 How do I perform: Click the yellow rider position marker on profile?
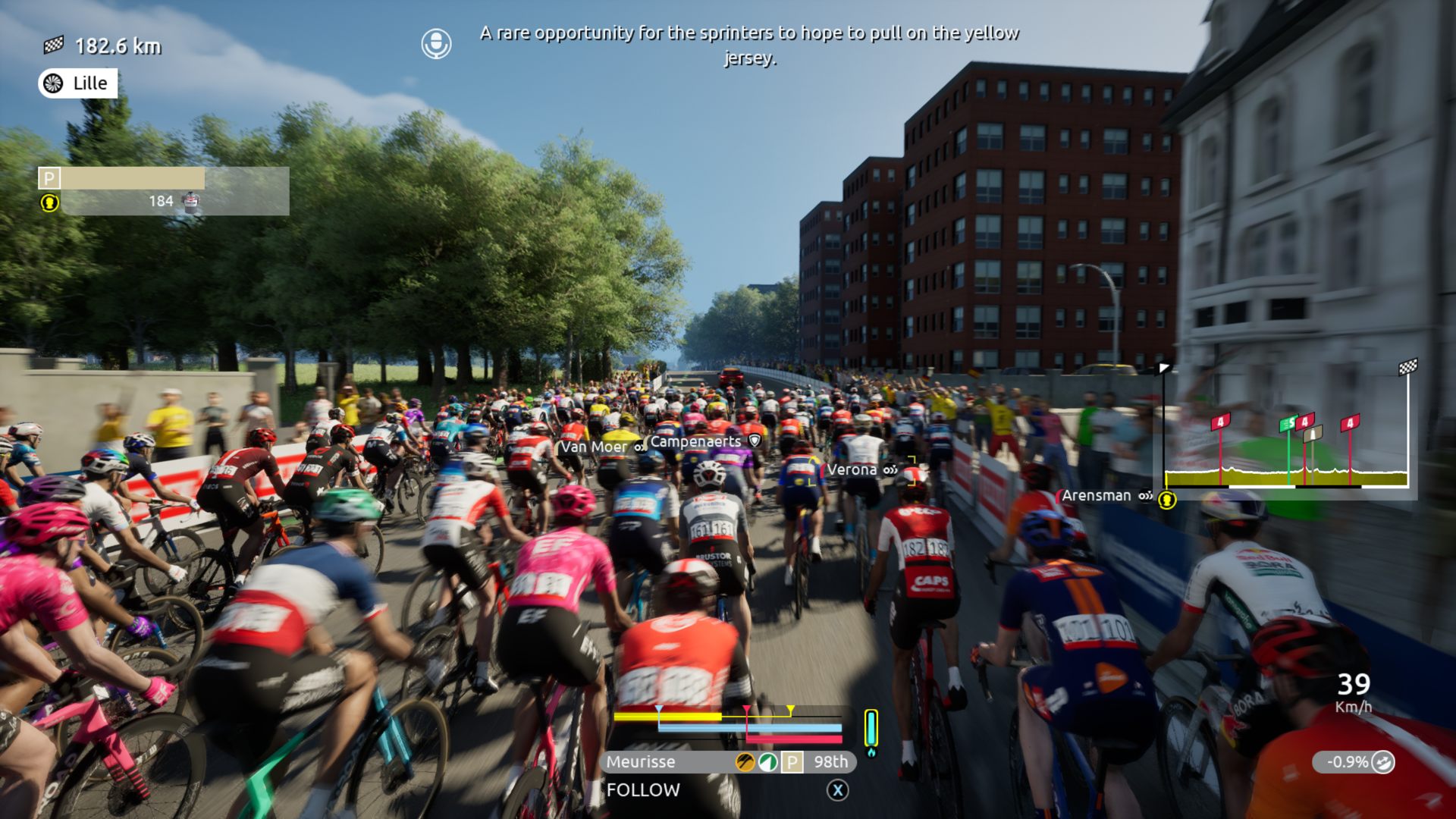tap(1167, 500)
